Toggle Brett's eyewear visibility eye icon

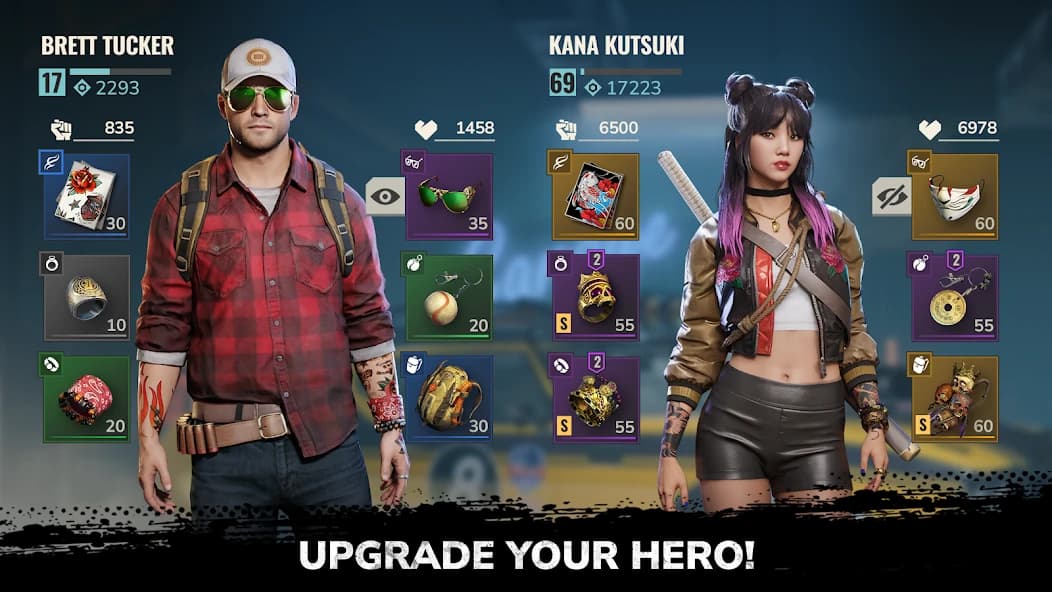pos(384,197)
